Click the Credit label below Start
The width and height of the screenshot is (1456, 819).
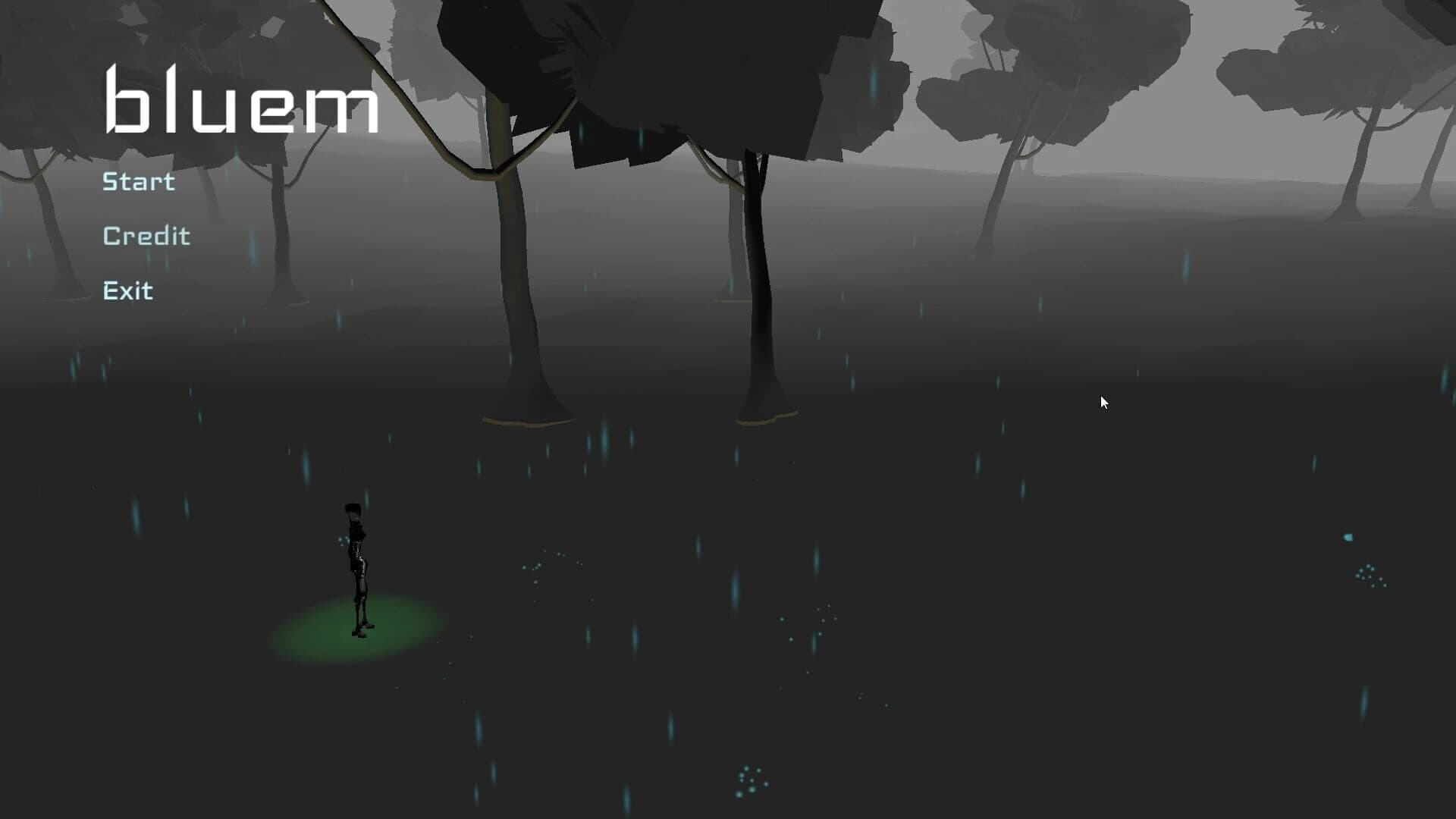[x=146, y=235]
